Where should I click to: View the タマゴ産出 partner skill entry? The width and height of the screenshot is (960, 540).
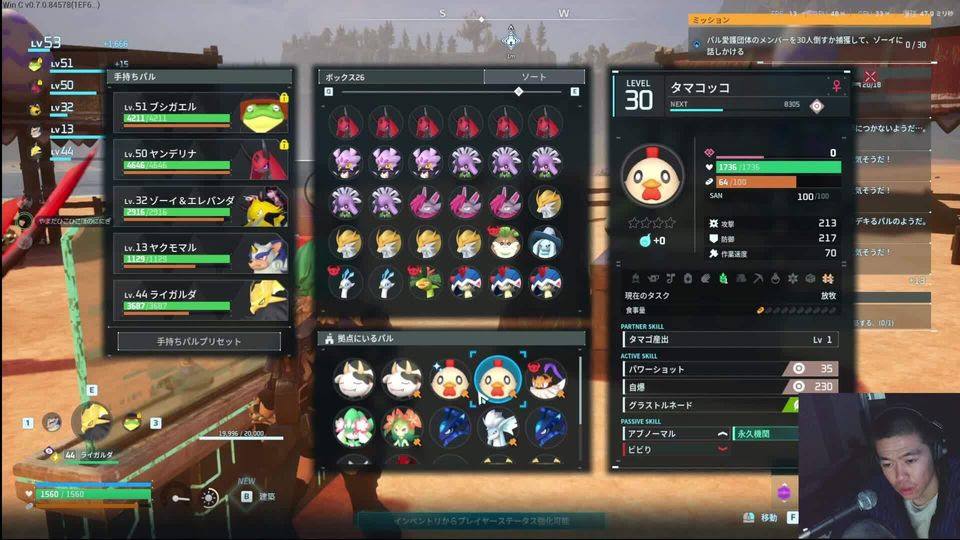[731, 340]
